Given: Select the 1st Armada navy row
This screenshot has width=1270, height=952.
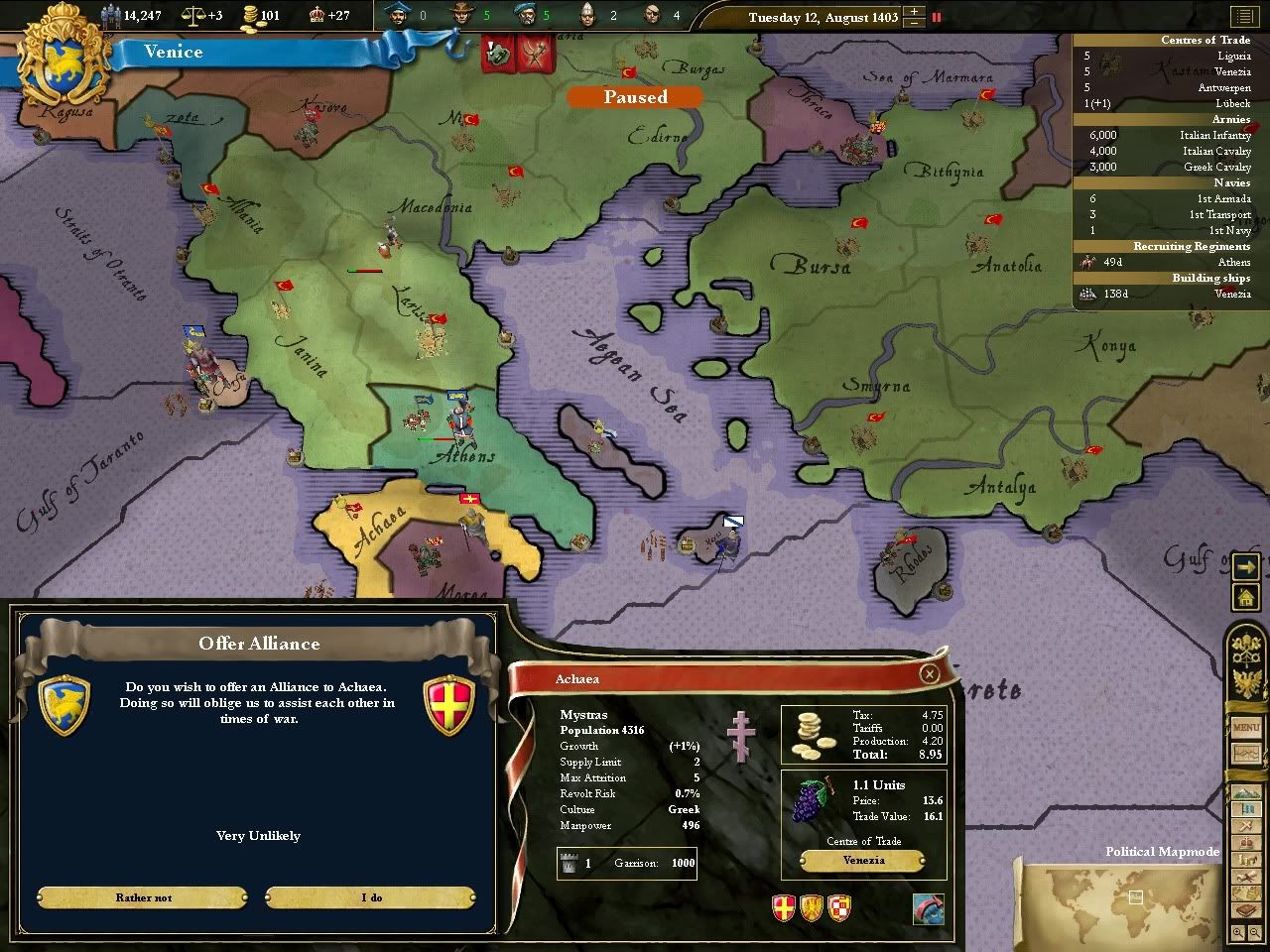Looking at the screenshot, I should 1171,198.
